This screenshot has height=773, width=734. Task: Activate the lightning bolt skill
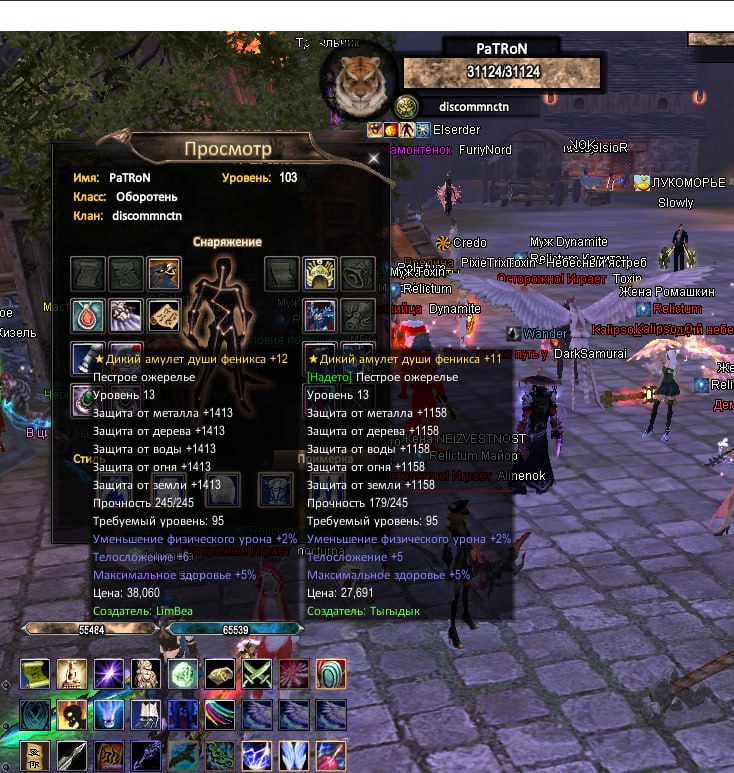tap(257, 756)
